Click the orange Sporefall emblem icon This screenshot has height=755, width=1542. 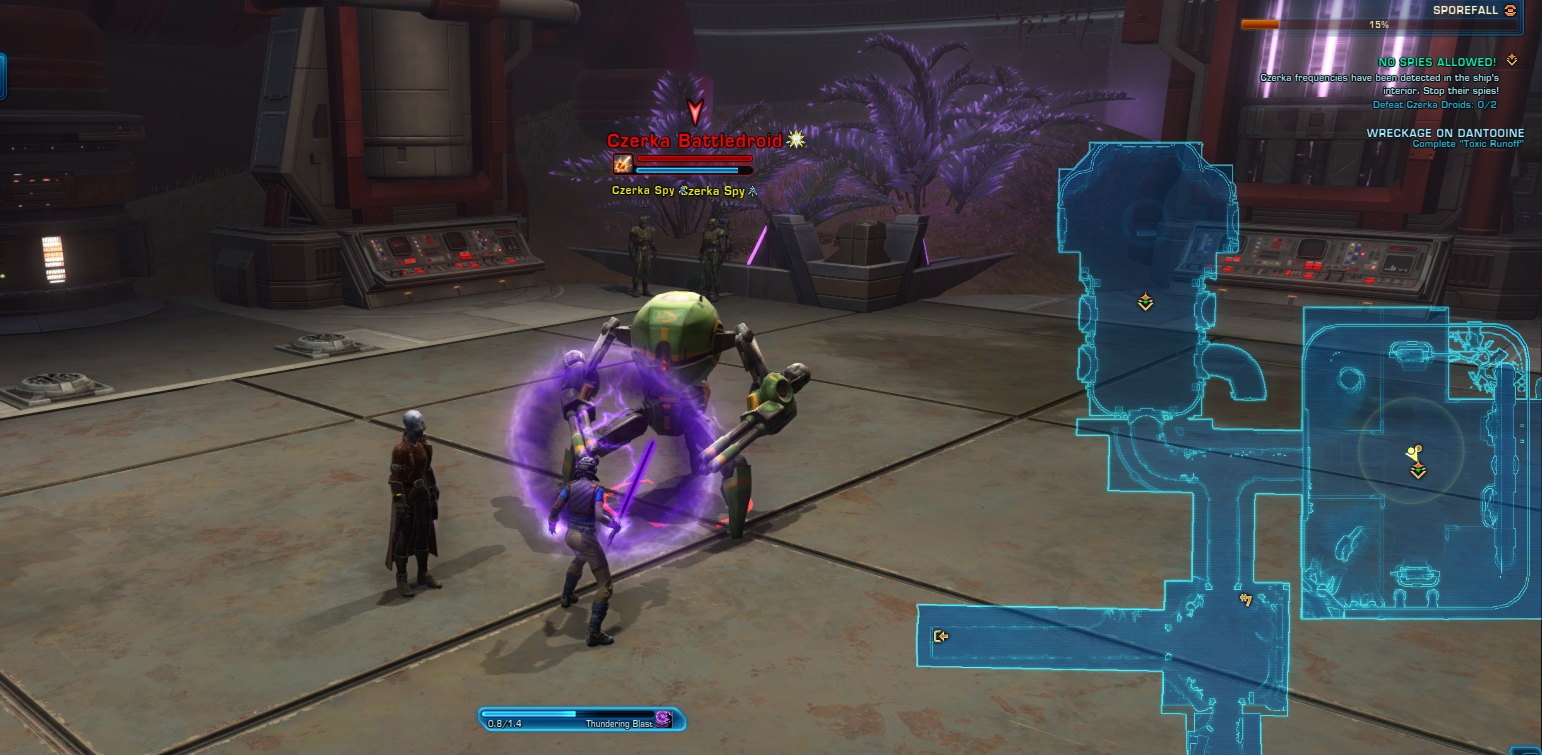[x=1510, y=9]
